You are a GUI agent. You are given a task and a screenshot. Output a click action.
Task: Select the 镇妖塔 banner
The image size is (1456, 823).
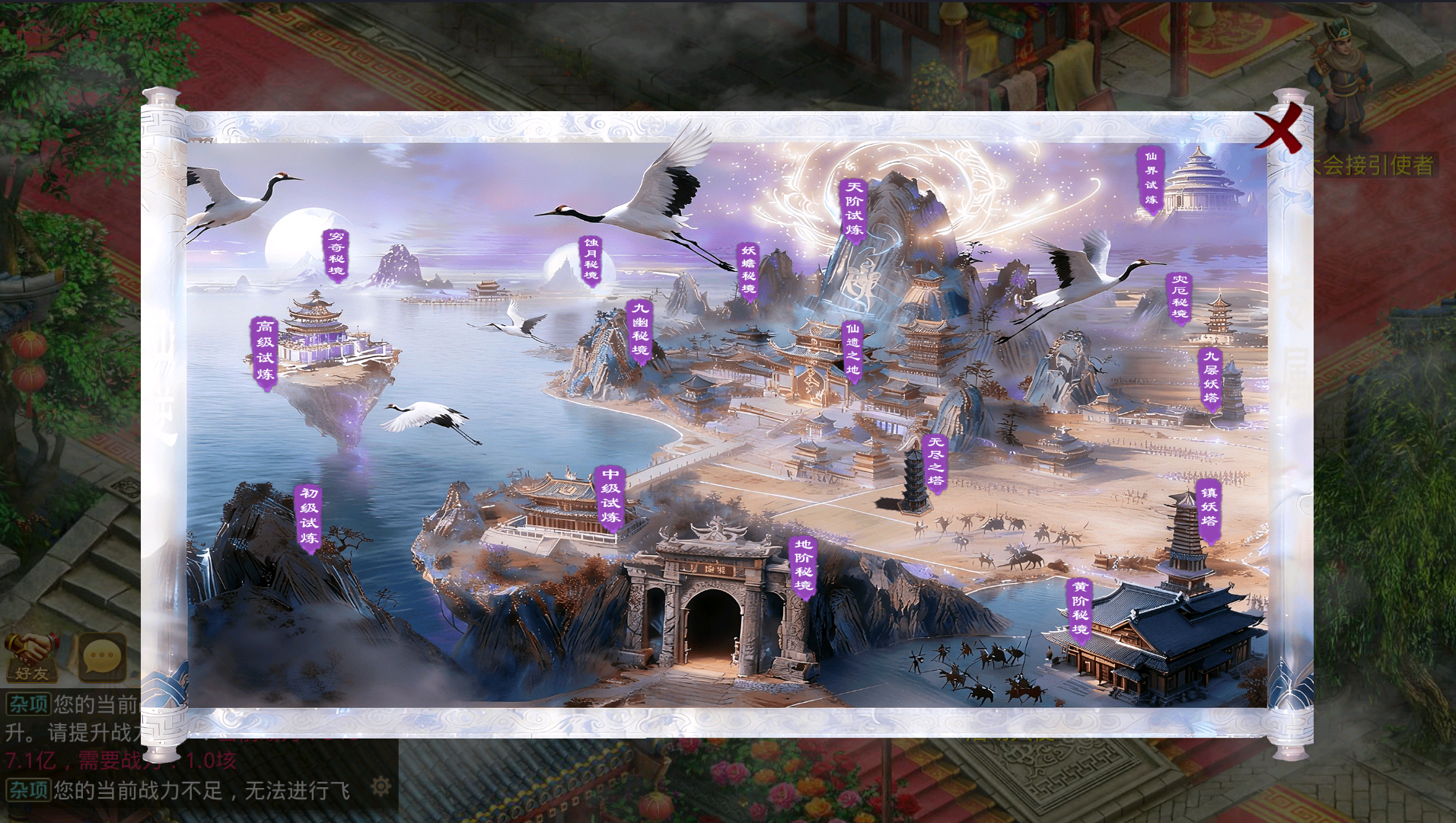pos(1209,506)
